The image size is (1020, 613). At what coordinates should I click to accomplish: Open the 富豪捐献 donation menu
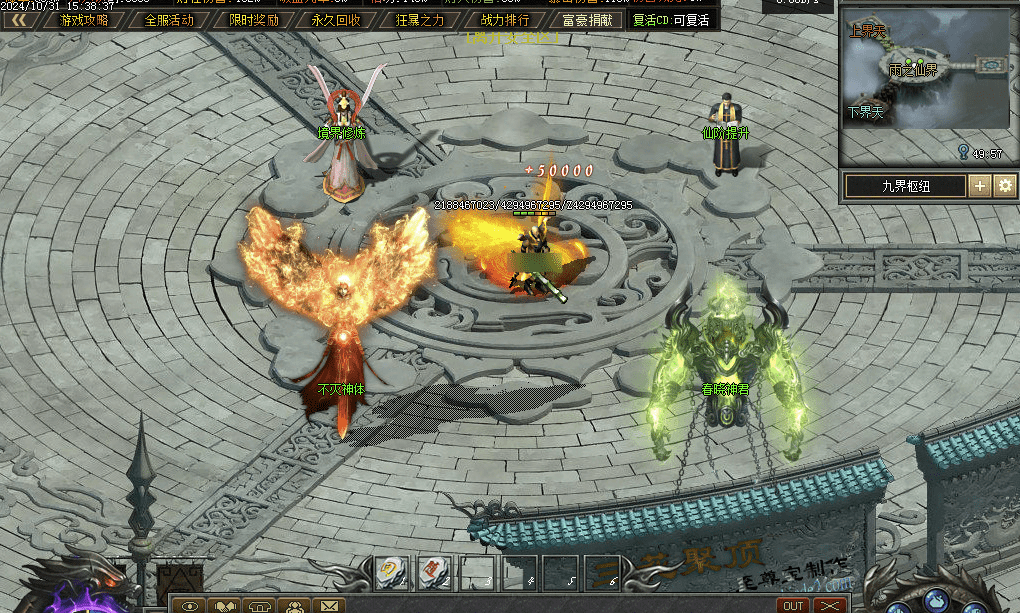[x=588, y=20]
